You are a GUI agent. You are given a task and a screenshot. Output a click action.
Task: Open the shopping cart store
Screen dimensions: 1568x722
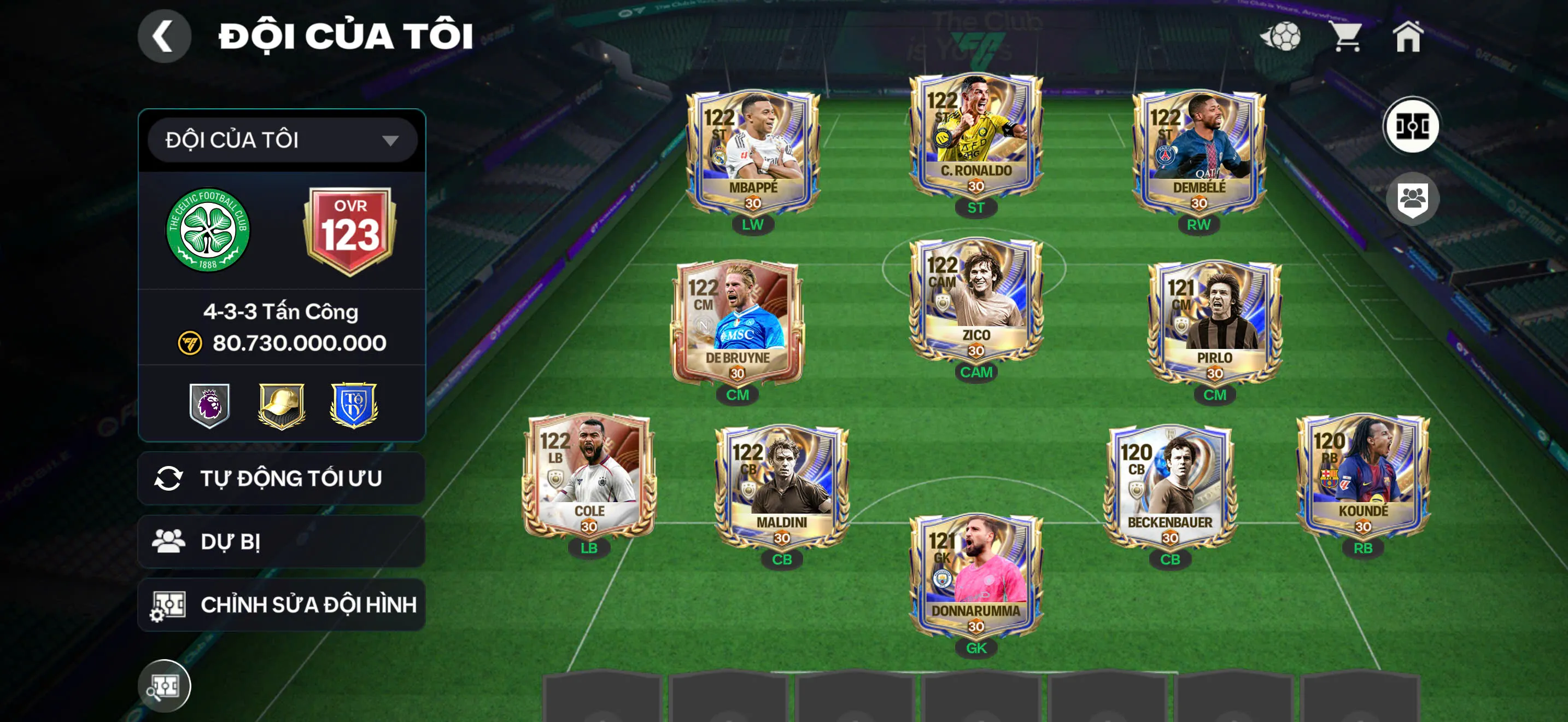(x=1346, y=37)
